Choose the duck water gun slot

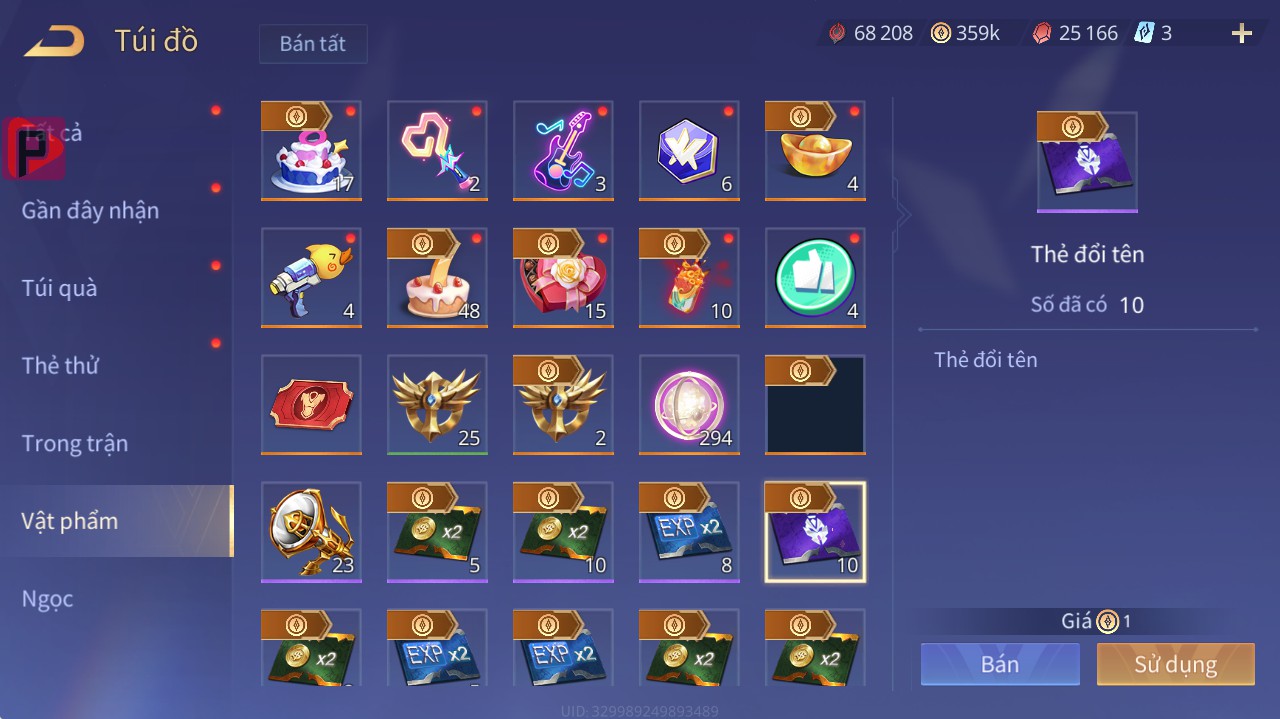(x=311, y=277)
